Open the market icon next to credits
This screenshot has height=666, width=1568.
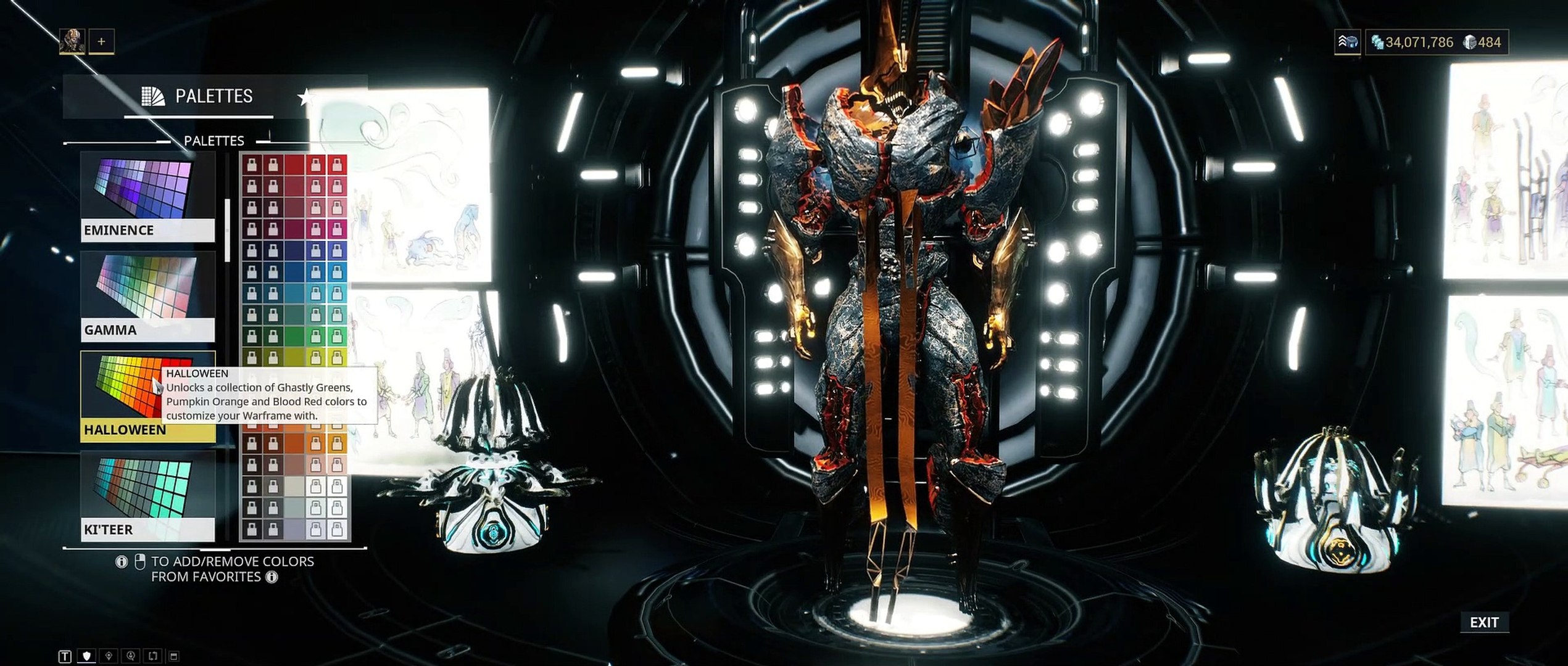pyautogui.click(x=1348, y=42)
